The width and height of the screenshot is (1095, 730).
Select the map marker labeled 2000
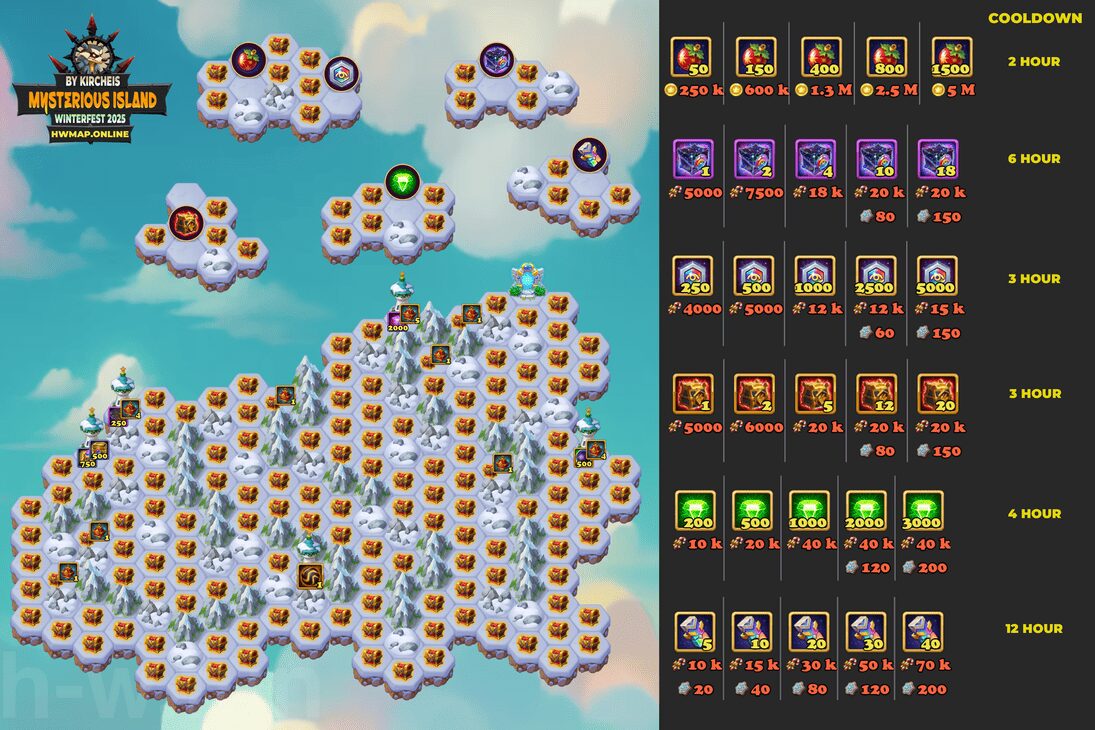pyautogui.click(x=396, y=321)
